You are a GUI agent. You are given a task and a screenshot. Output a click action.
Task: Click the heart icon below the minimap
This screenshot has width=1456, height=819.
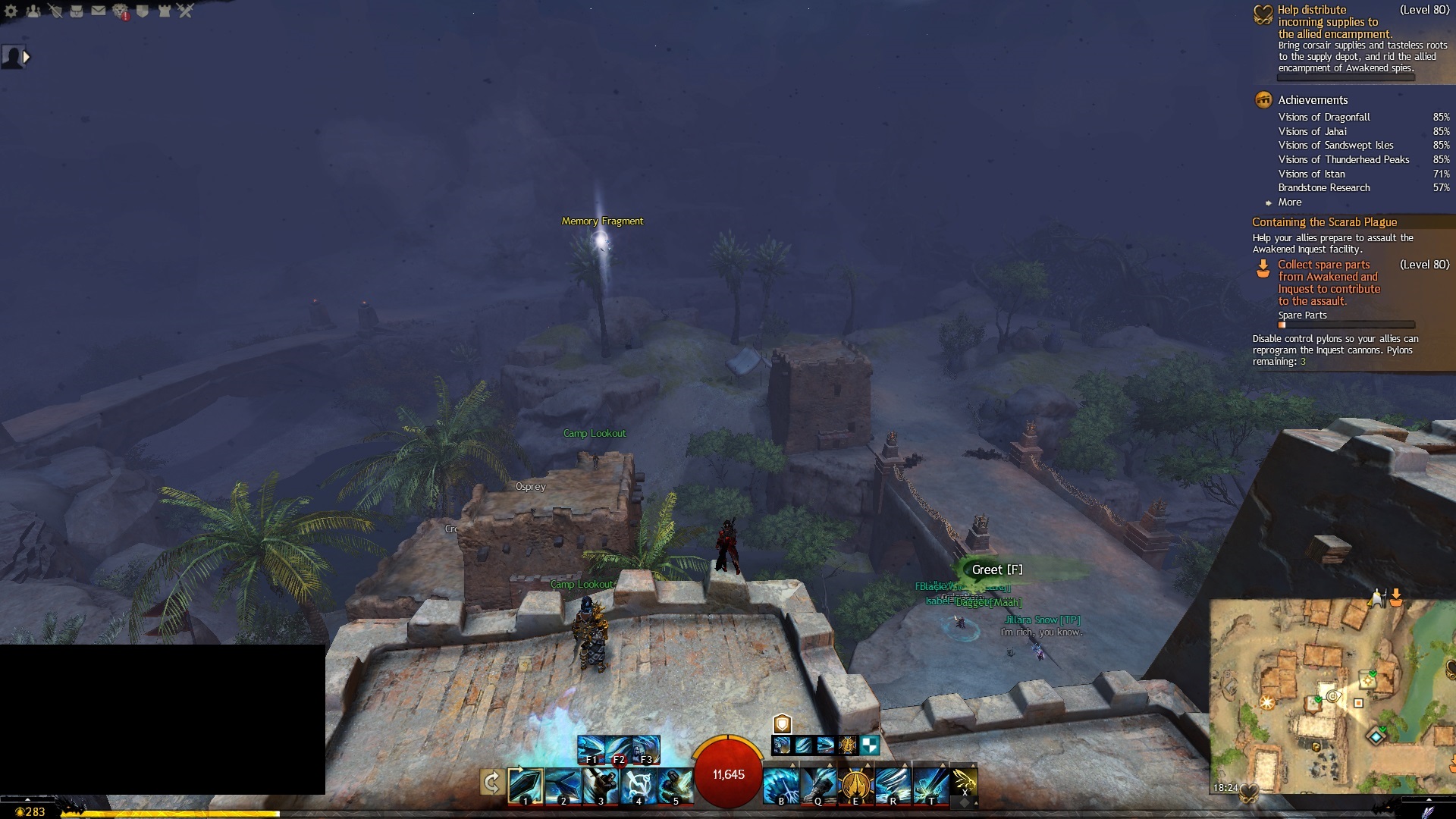(1249, 792)
